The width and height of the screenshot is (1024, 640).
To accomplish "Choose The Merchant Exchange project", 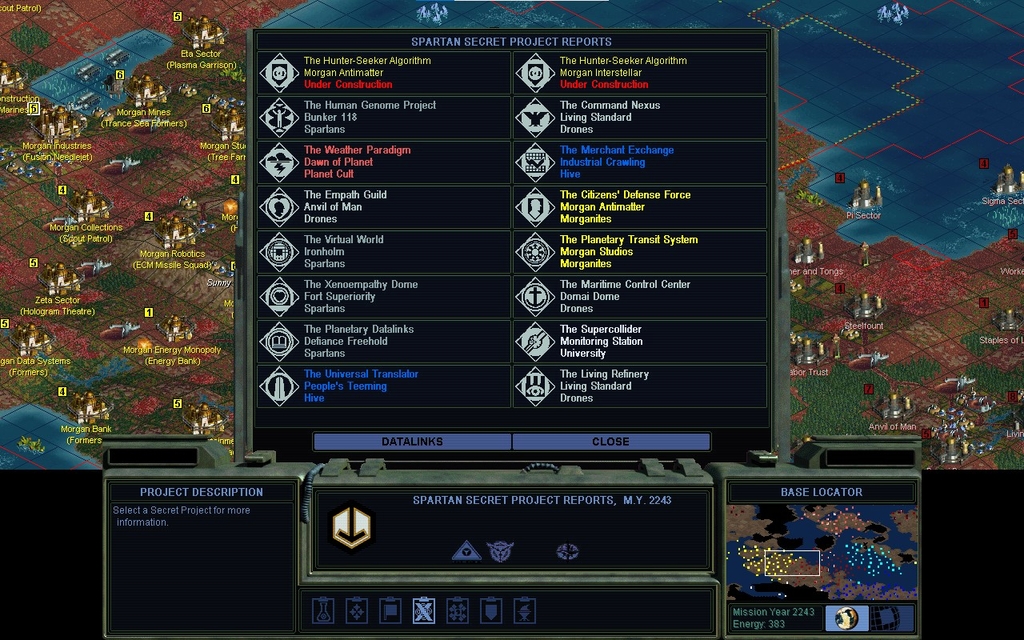I will coord(640,162).
